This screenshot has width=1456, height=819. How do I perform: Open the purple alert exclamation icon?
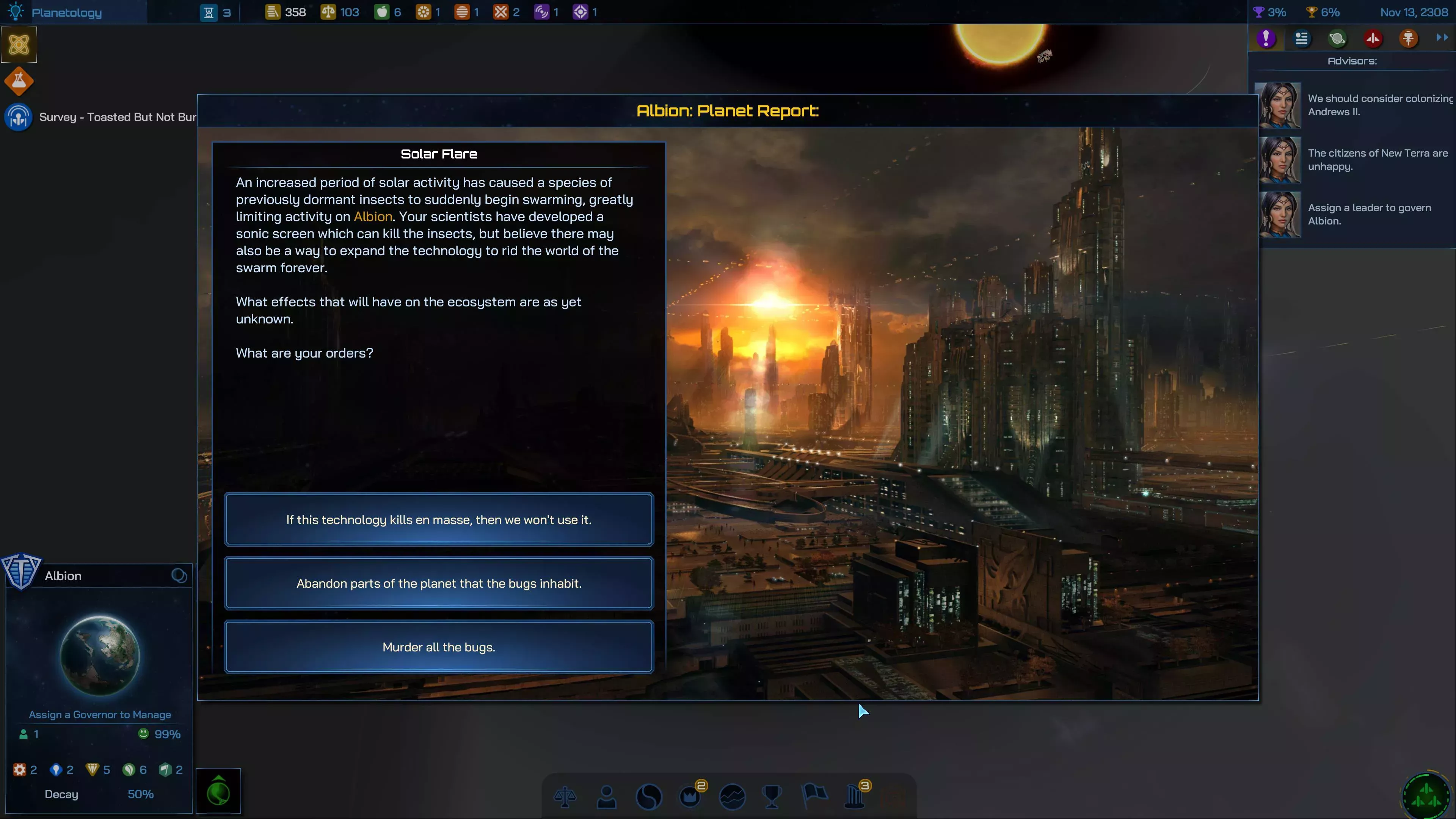[x=1267, y=38]
